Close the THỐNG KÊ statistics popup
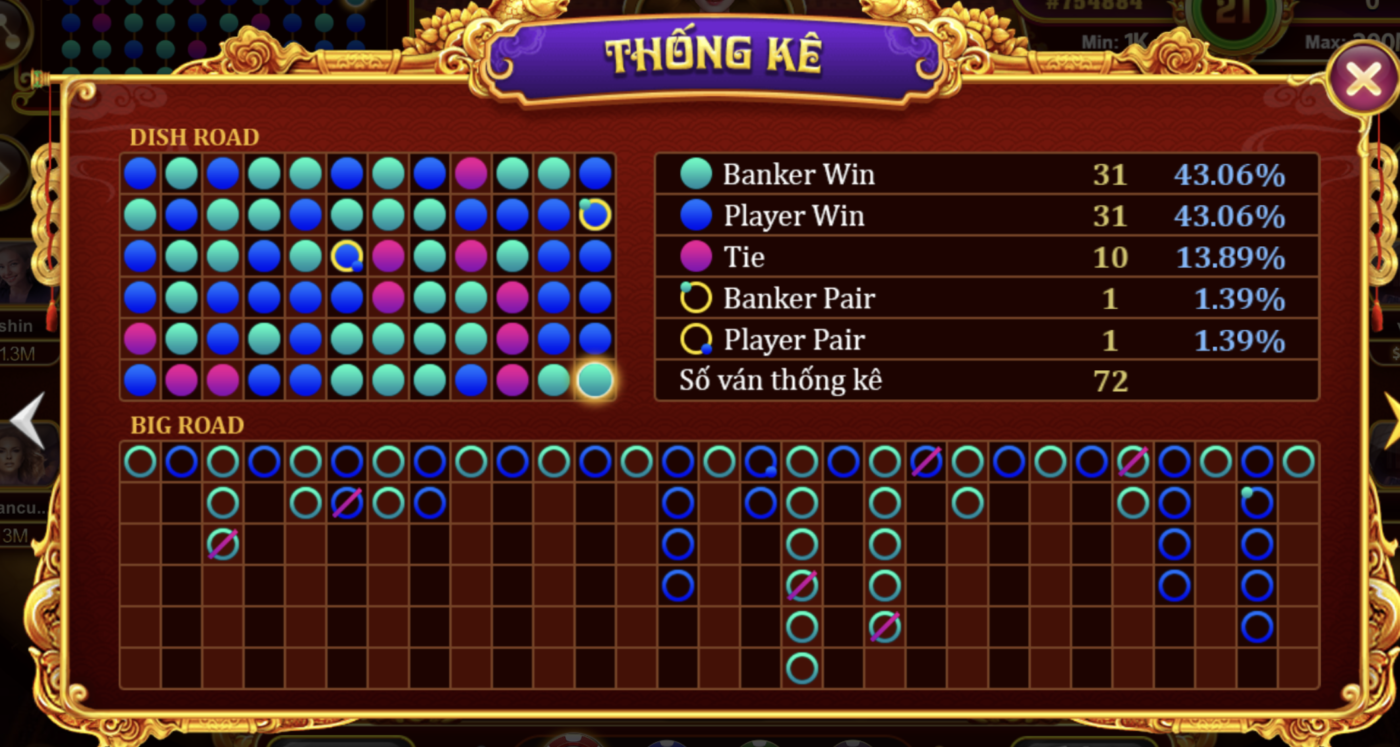Viewport: 1400px width, 747px height. coord(1362,79)
